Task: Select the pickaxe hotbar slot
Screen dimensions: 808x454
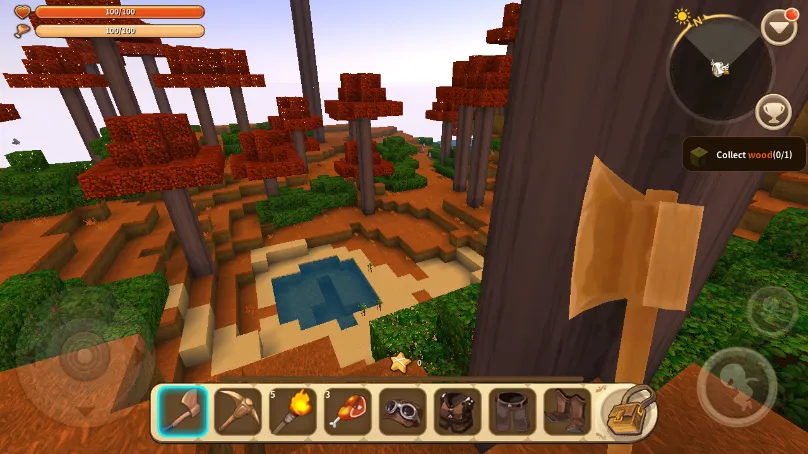Action: tap(238, 411)
